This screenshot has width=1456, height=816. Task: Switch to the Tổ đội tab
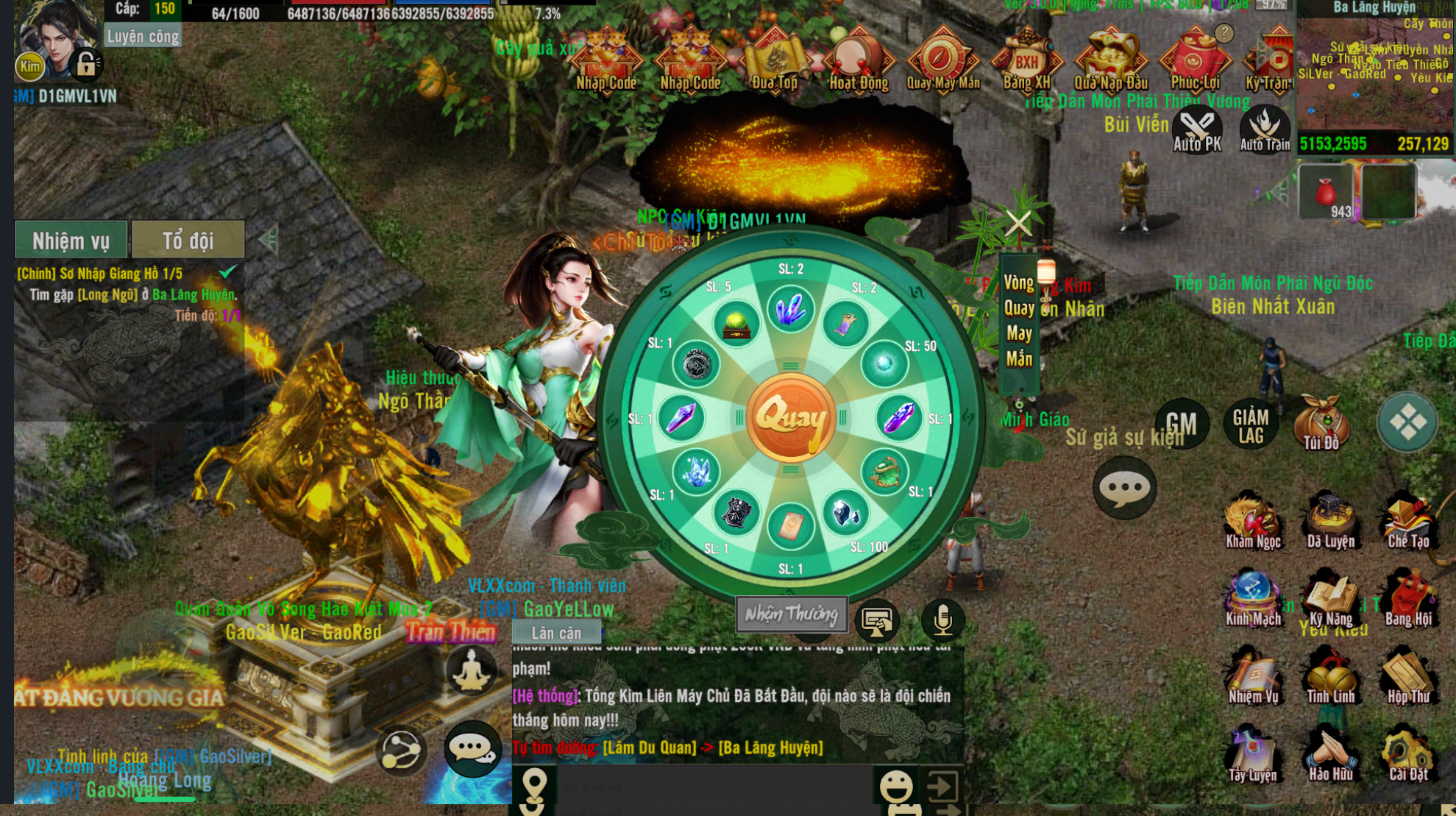pyautogui.click(x=188, y=240)
